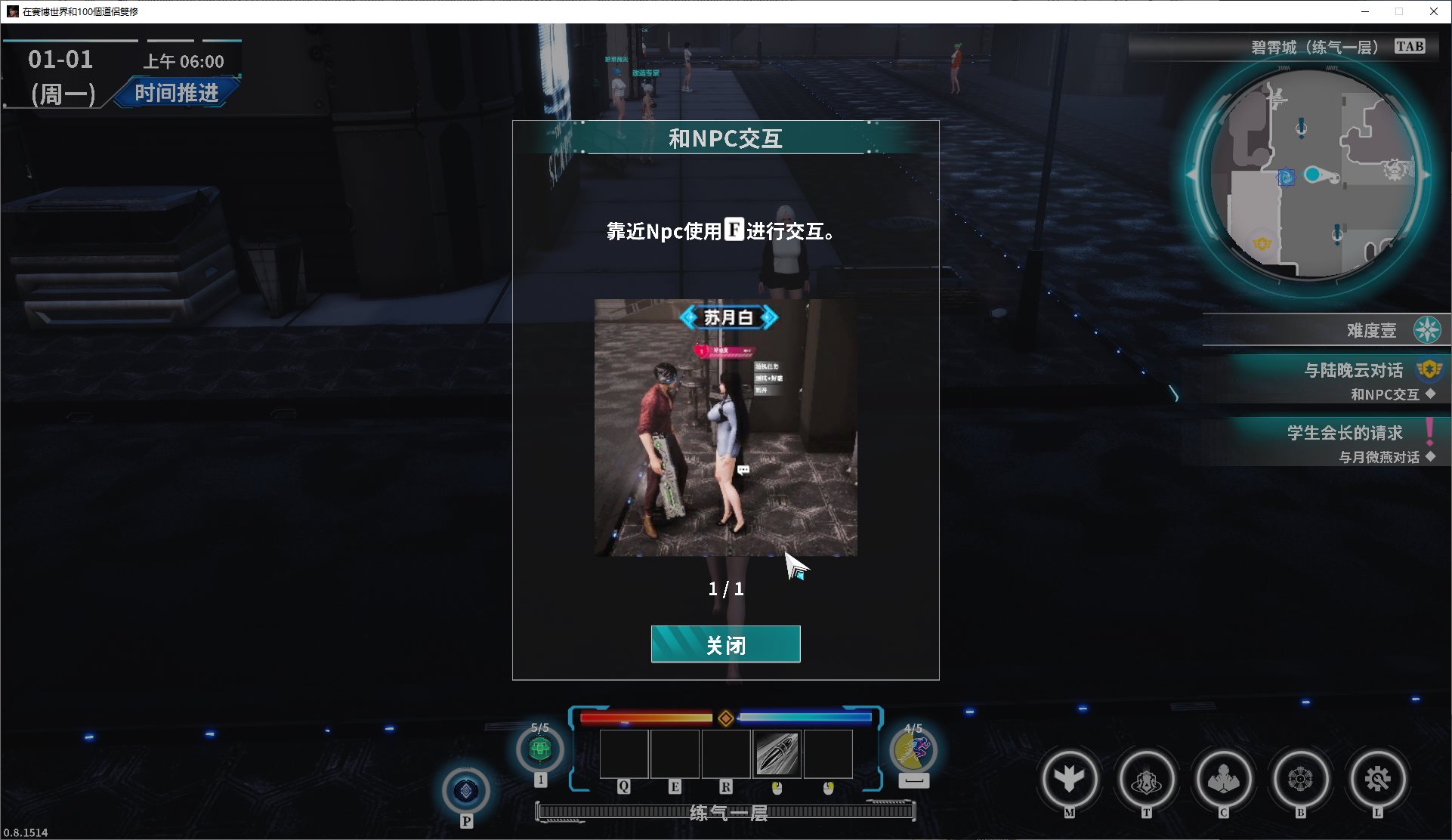Open the round menu icon labeled T
This screenshot has height=840, width=1452.
[1146, 779]
